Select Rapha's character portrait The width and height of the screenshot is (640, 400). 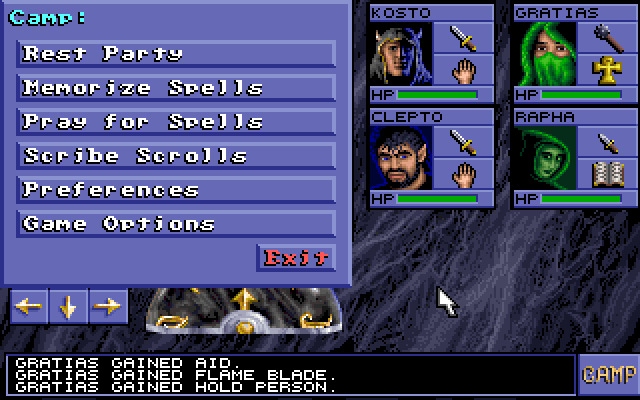[547, 158]
